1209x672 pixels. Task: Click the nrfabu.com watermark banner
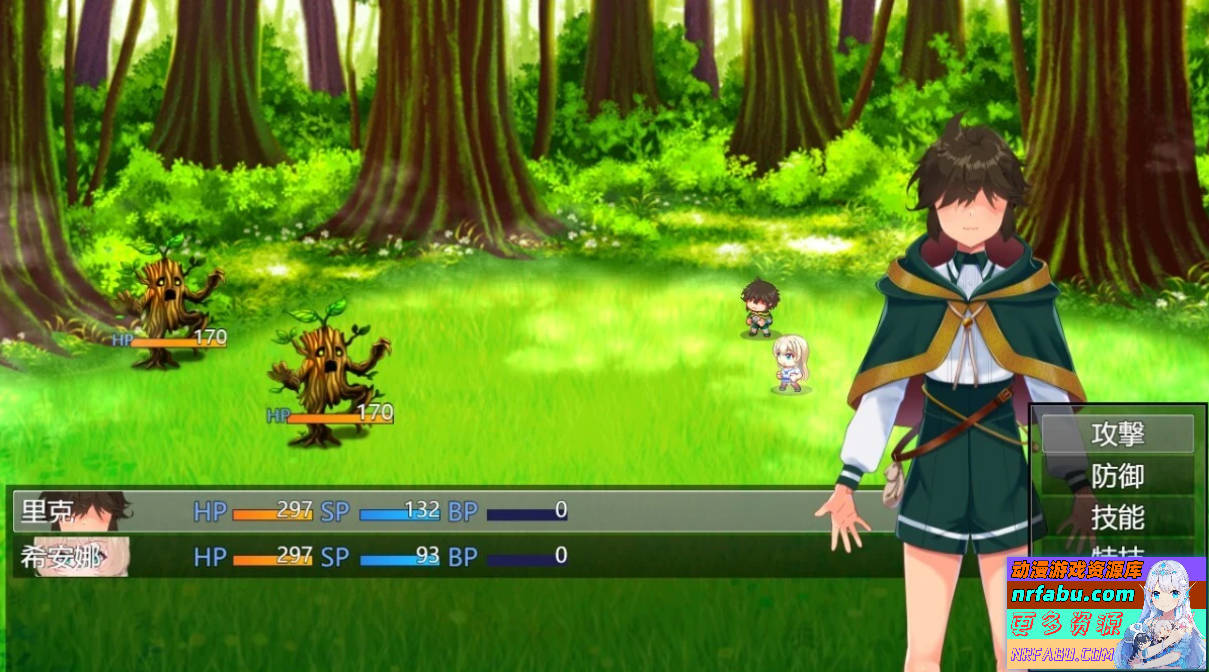(x=1106, y=613)
